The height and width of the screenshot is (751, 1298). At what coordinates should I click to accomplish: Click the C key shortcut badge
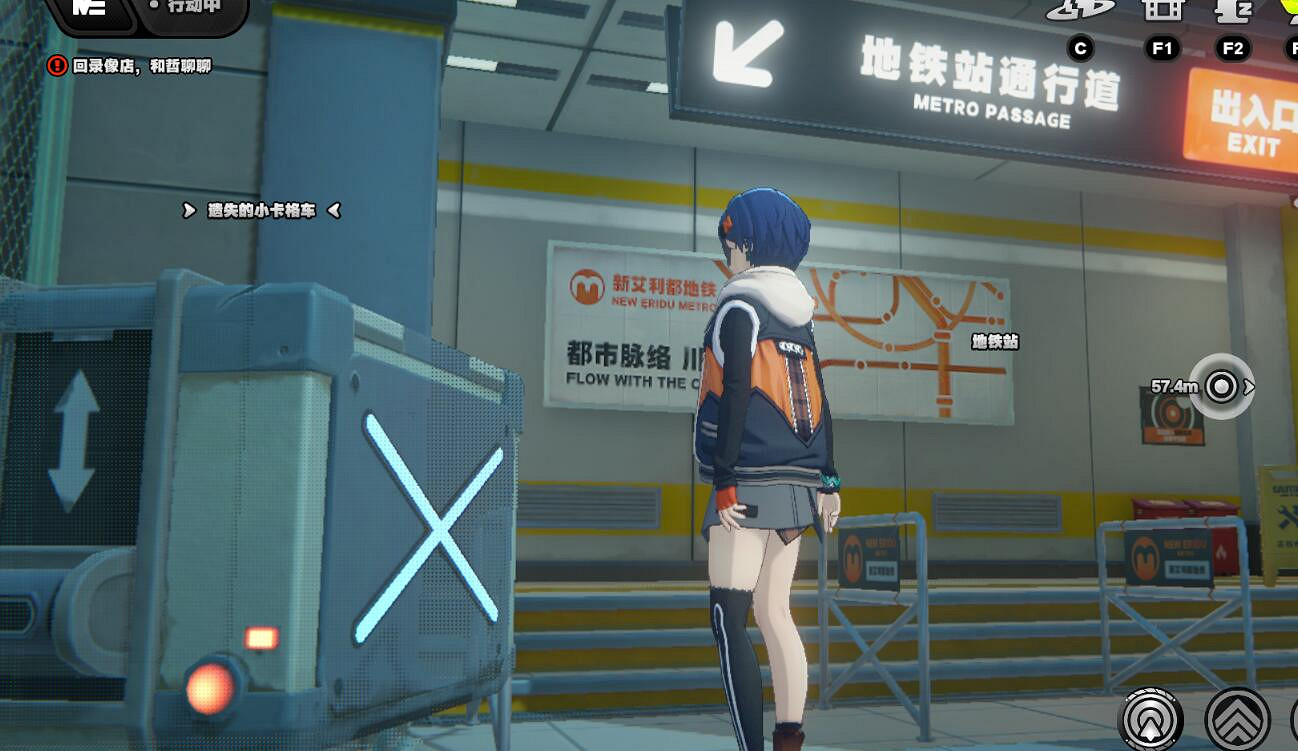pyautogui.click(x=1078, y=47)
